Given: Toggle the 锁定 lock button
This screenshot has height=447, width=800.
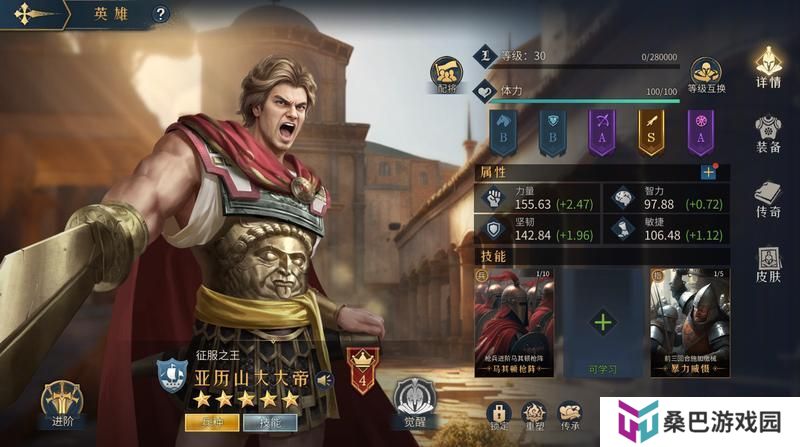Looking at the screenshot, I should pos(498,415).
